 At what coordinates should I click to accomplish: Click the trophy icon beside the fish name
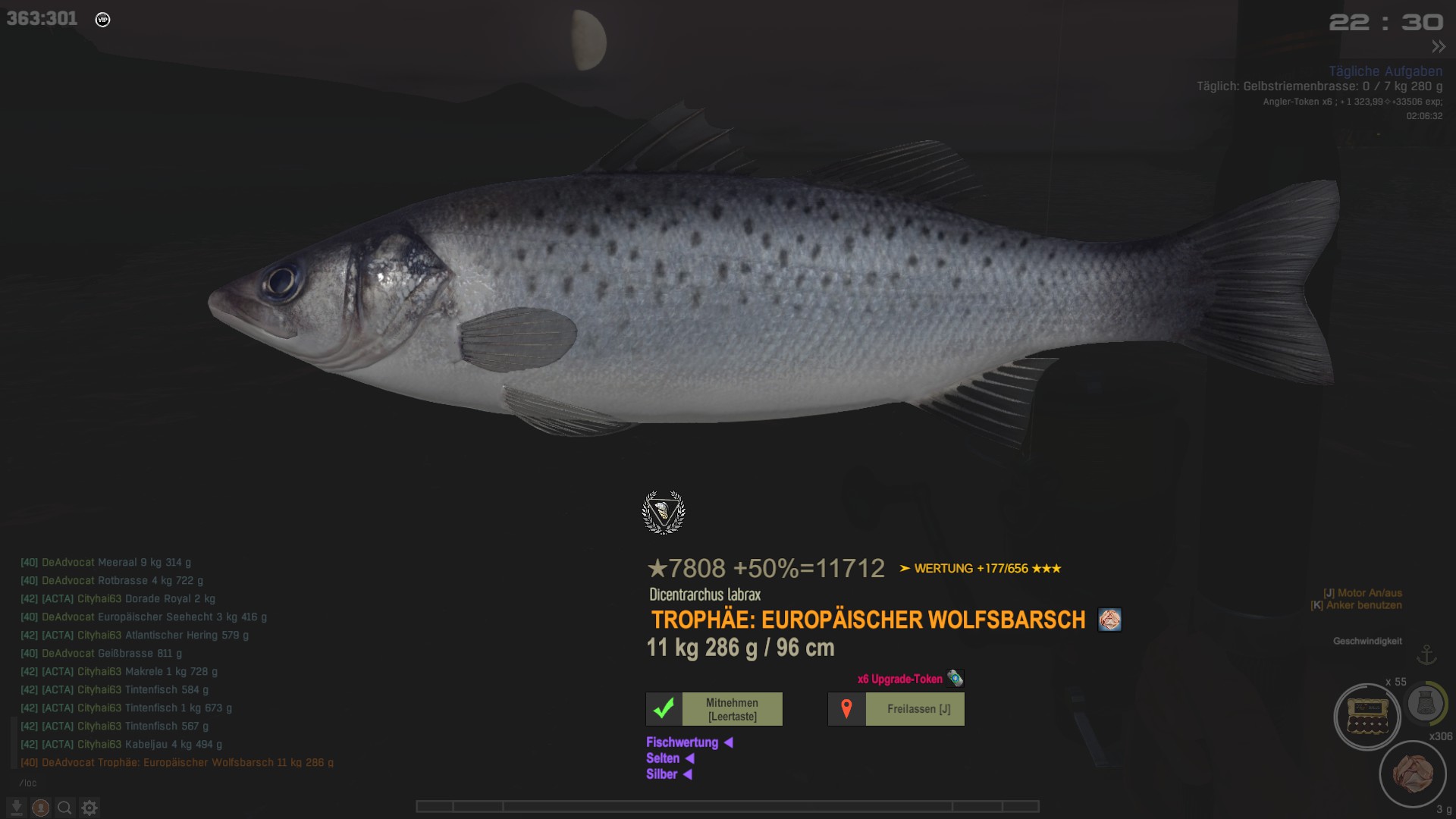1109,620
